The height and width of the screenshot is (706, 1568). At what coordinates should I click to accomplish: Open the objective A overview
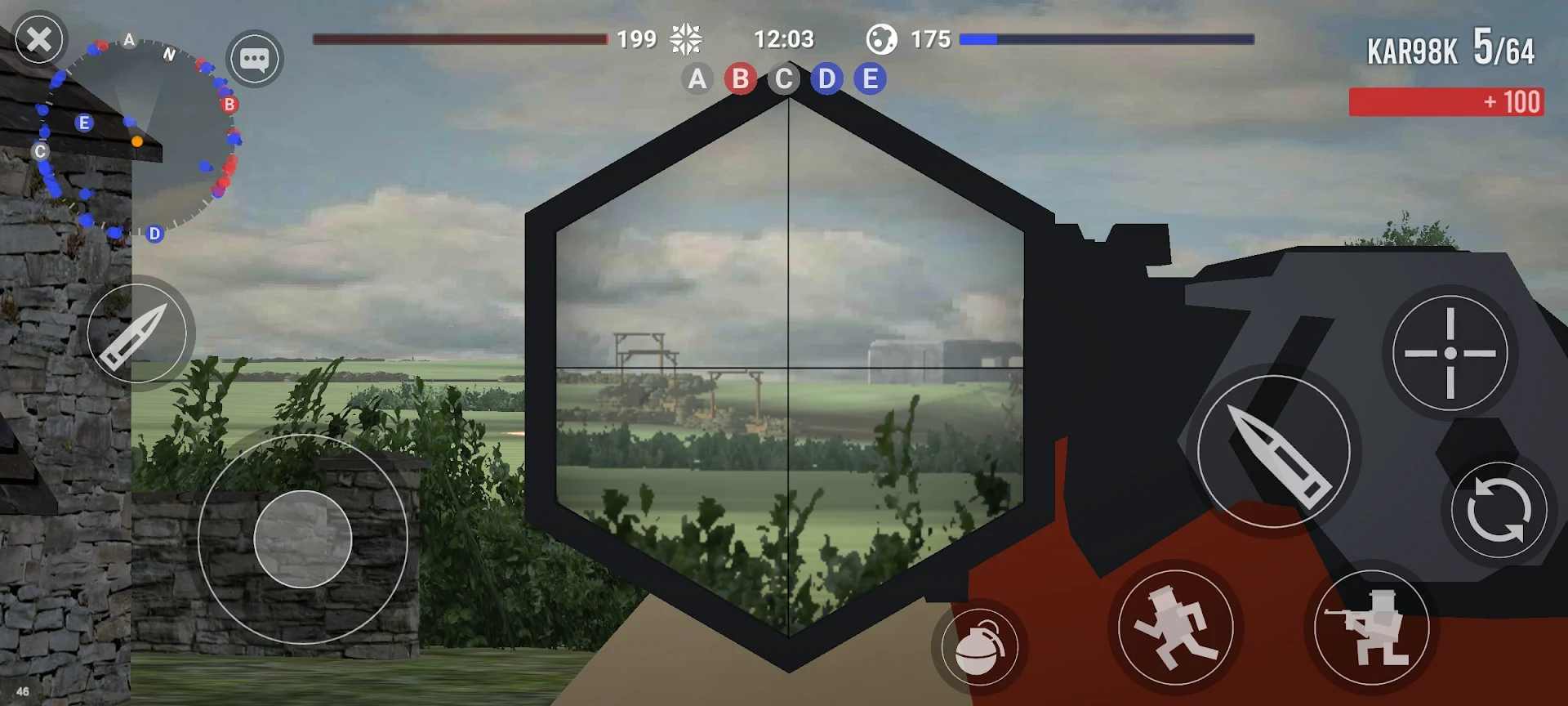click(x=697, y=79)
